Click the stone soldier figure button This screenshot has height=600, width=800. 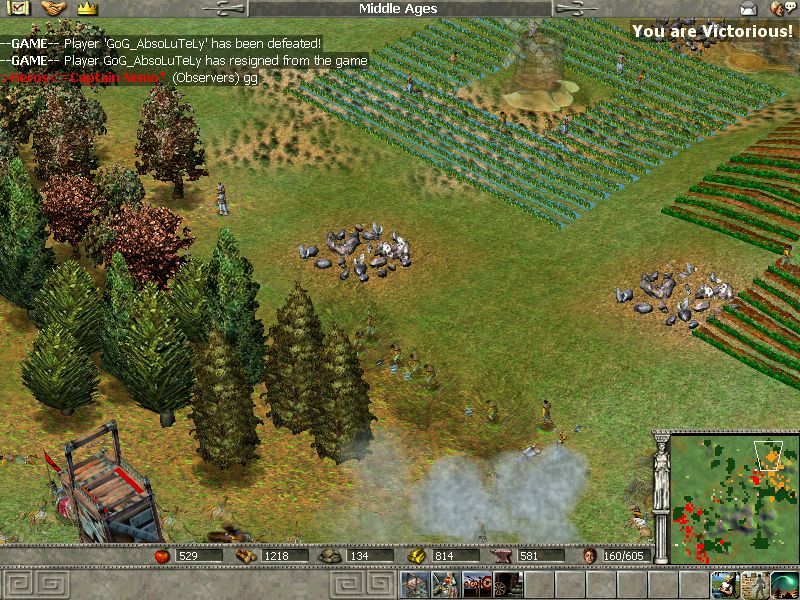point(754,585)
